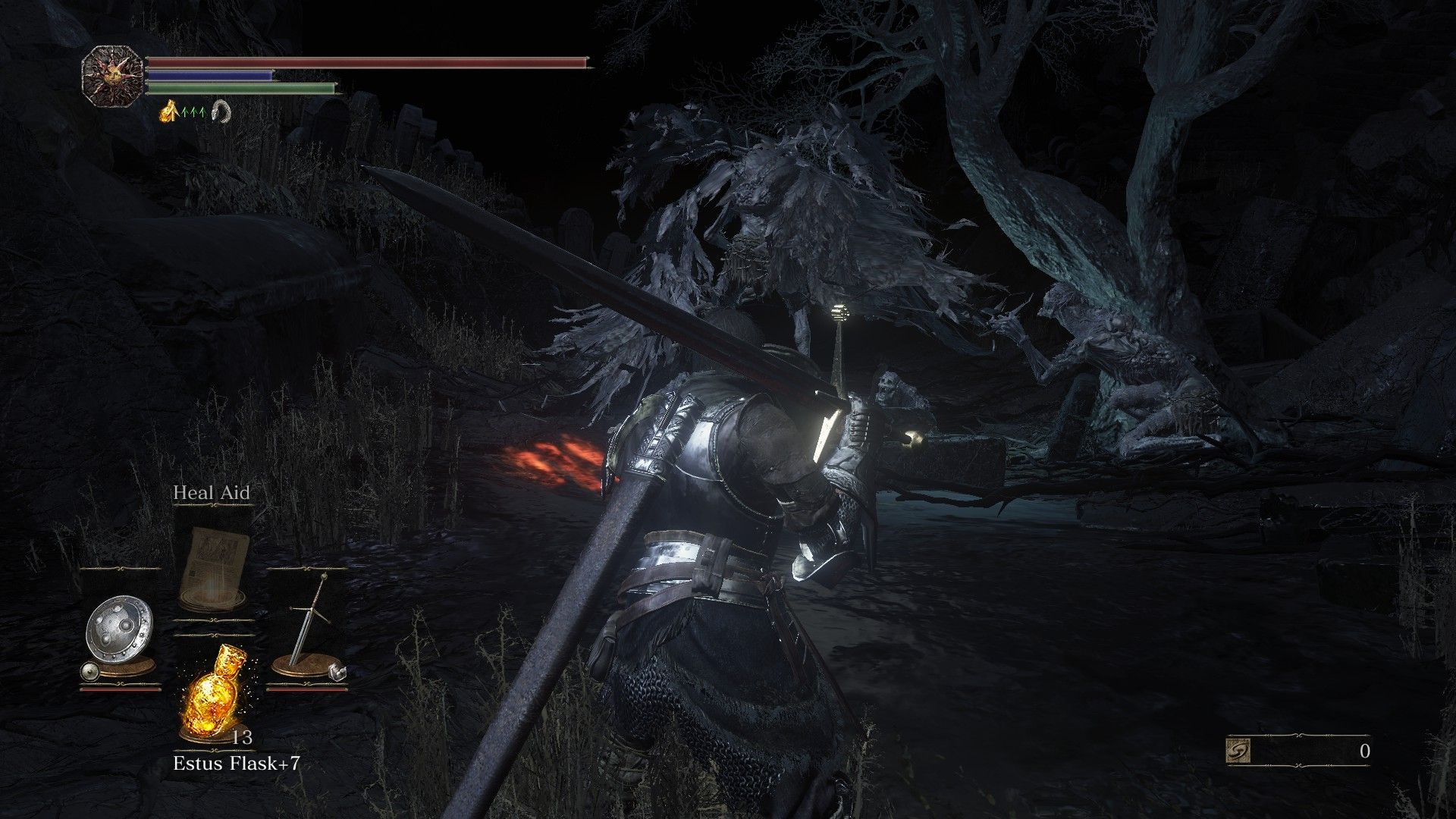Screen dimensions: 1456x819
Task: Click the durability bar under the shield slot
Action: [x=118, y=689]
